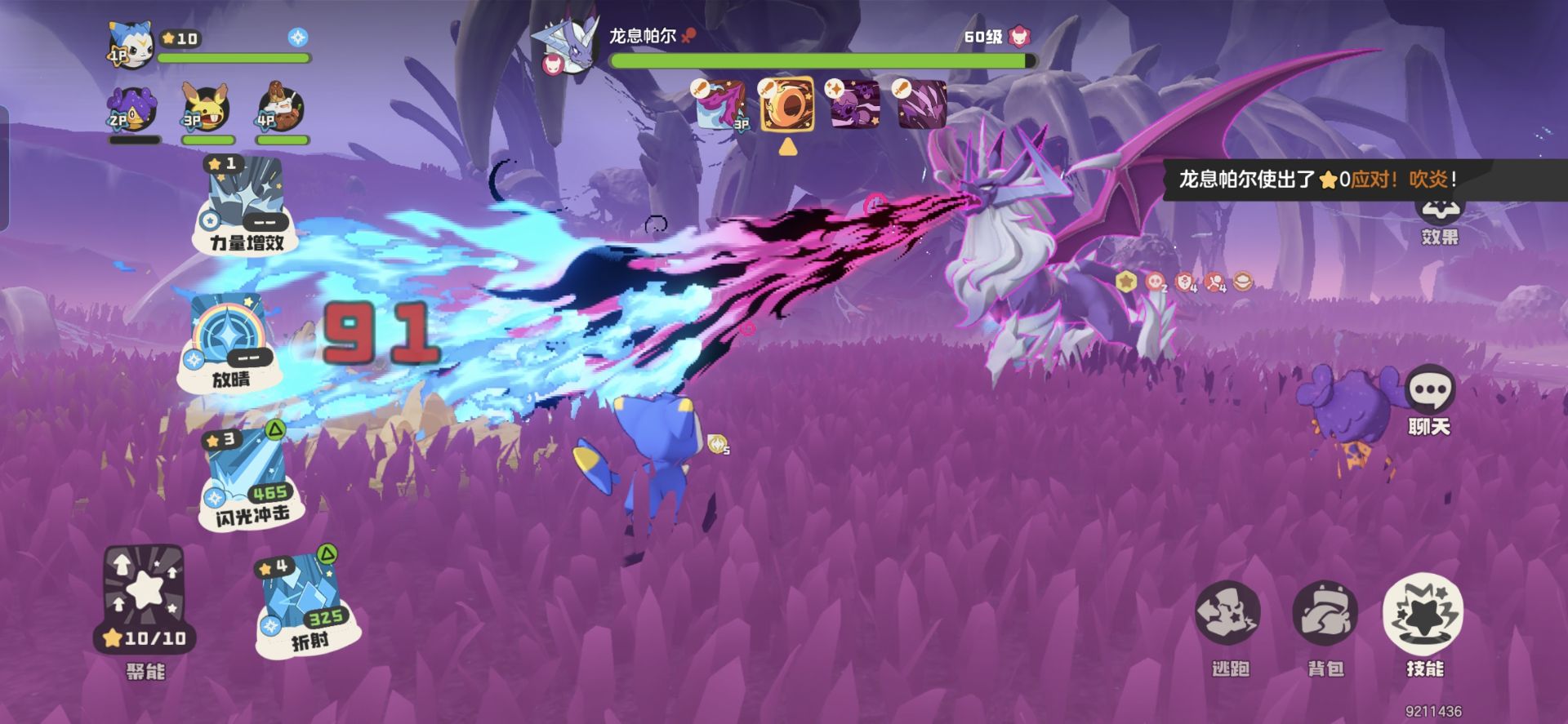1568x724 pixels.
Task: Select the 3P yellow teammate portrait
Action: click(x=207, y=109)
